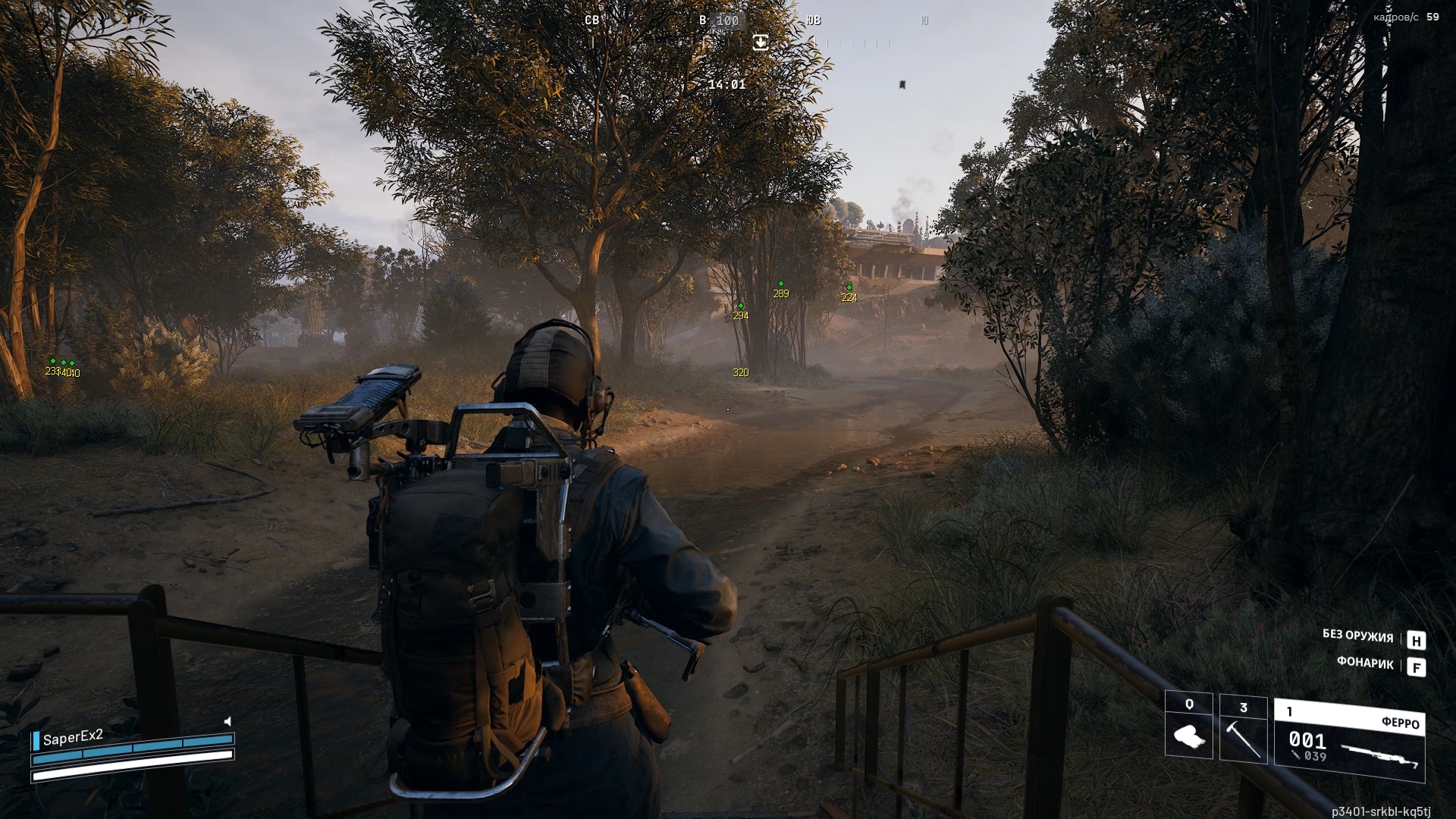Screen dimensions: 1456x819
Task: Select the ФЕРРО rifle weapon slot
Action: click(x=1350, y=741)
